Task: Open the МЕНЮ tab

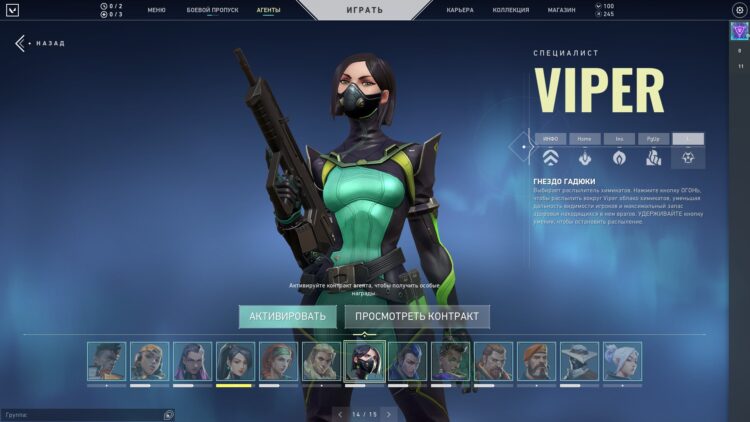Action: pos(156,9)
